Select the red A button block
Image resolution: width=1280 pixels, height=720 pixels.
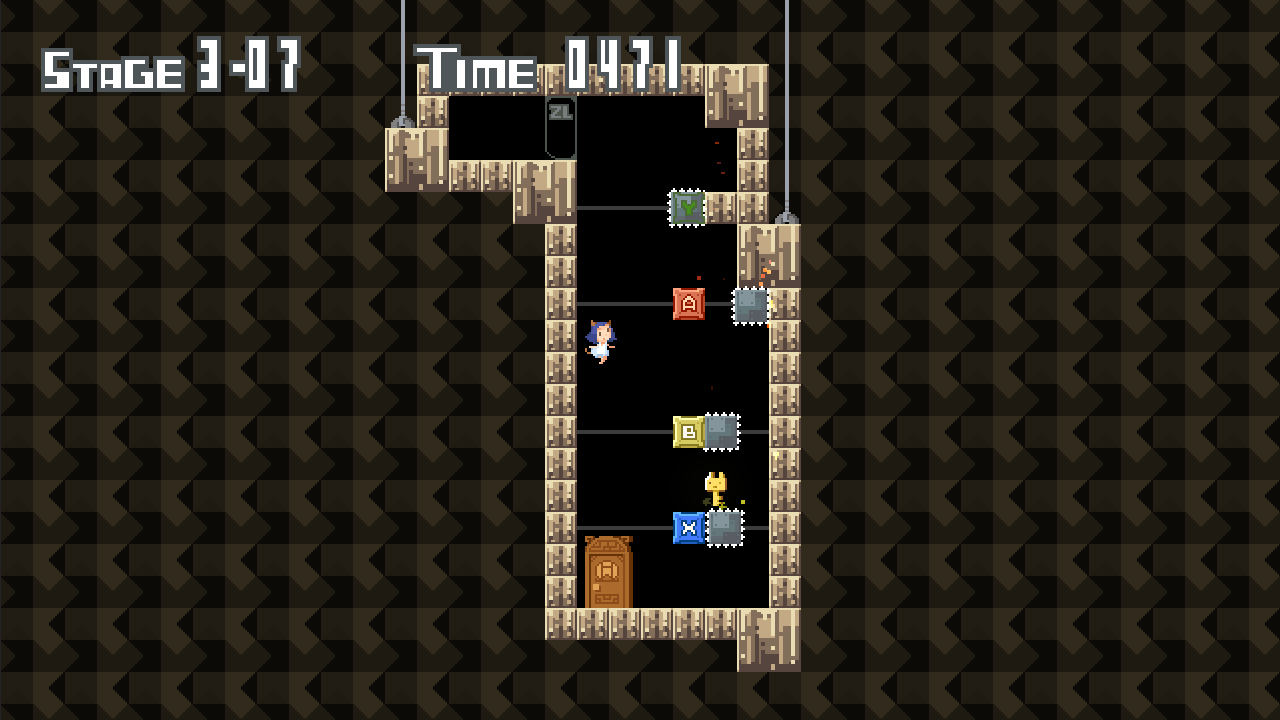click(688, 306)
